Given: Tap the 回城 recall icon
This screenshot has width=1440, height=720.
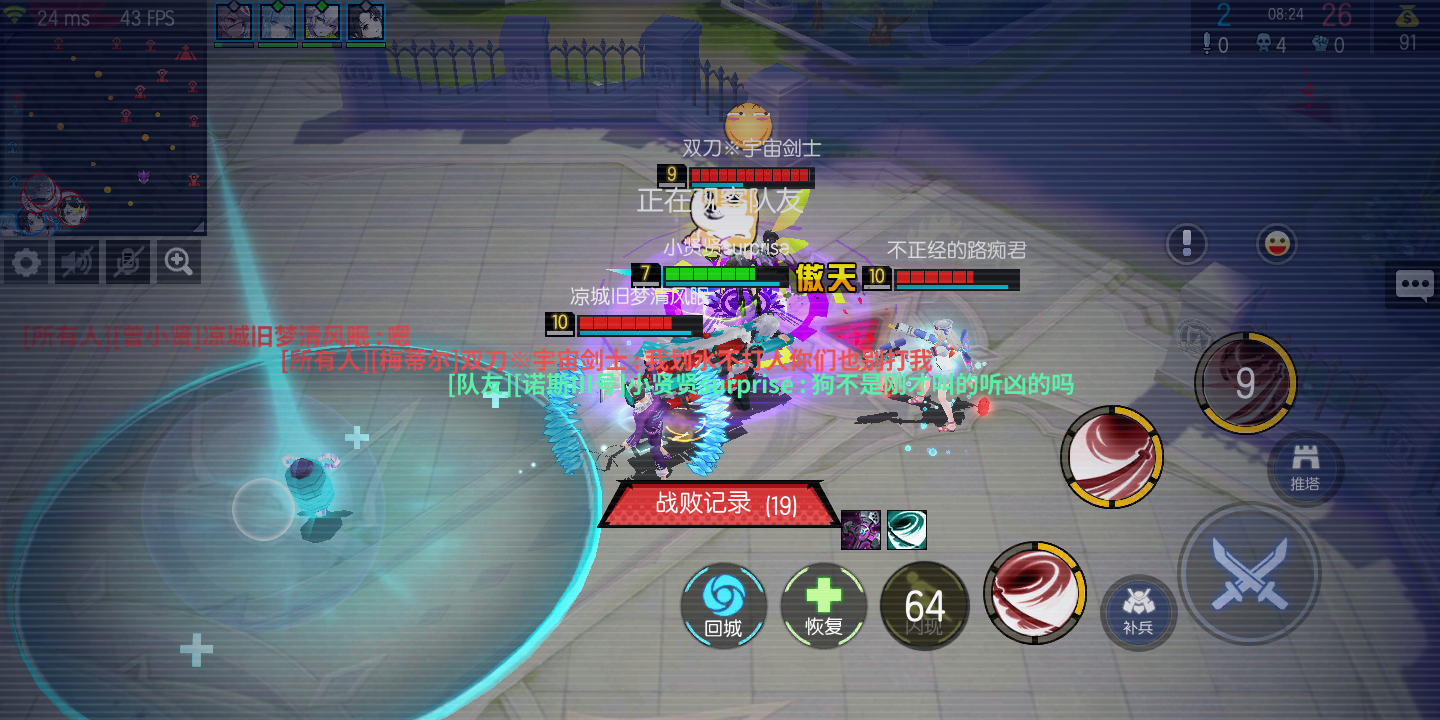Looking at the screenshot, I should pos(723,606).
